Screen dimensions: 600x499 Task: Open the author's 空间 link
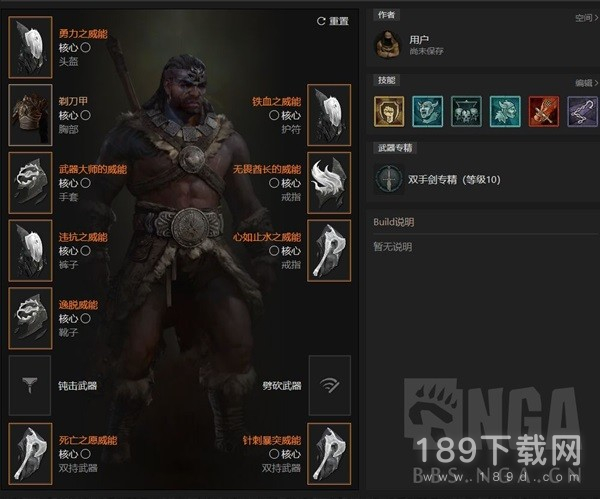tap(584, 17)
